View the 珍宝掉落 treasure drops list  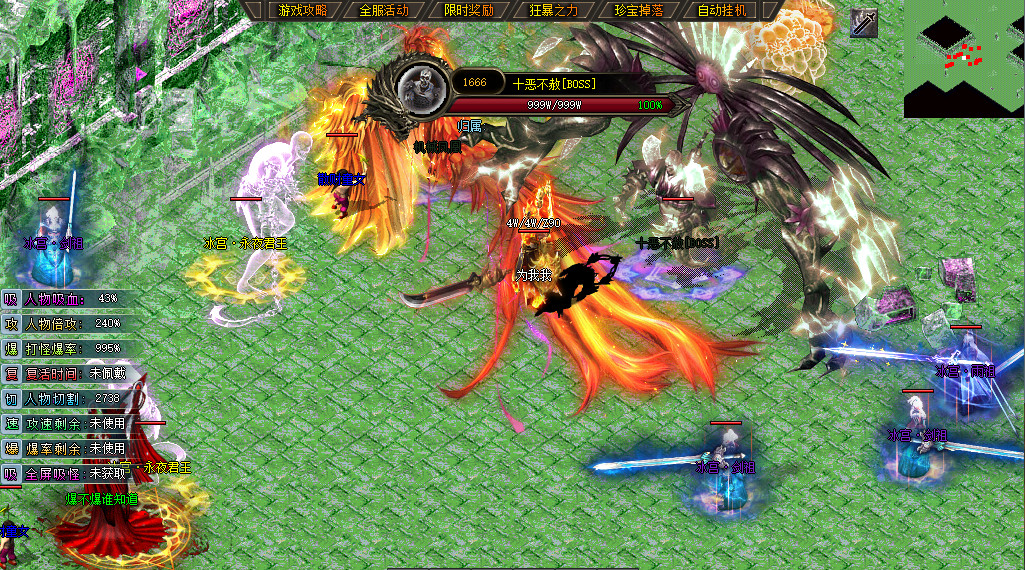tap(637, 11)
